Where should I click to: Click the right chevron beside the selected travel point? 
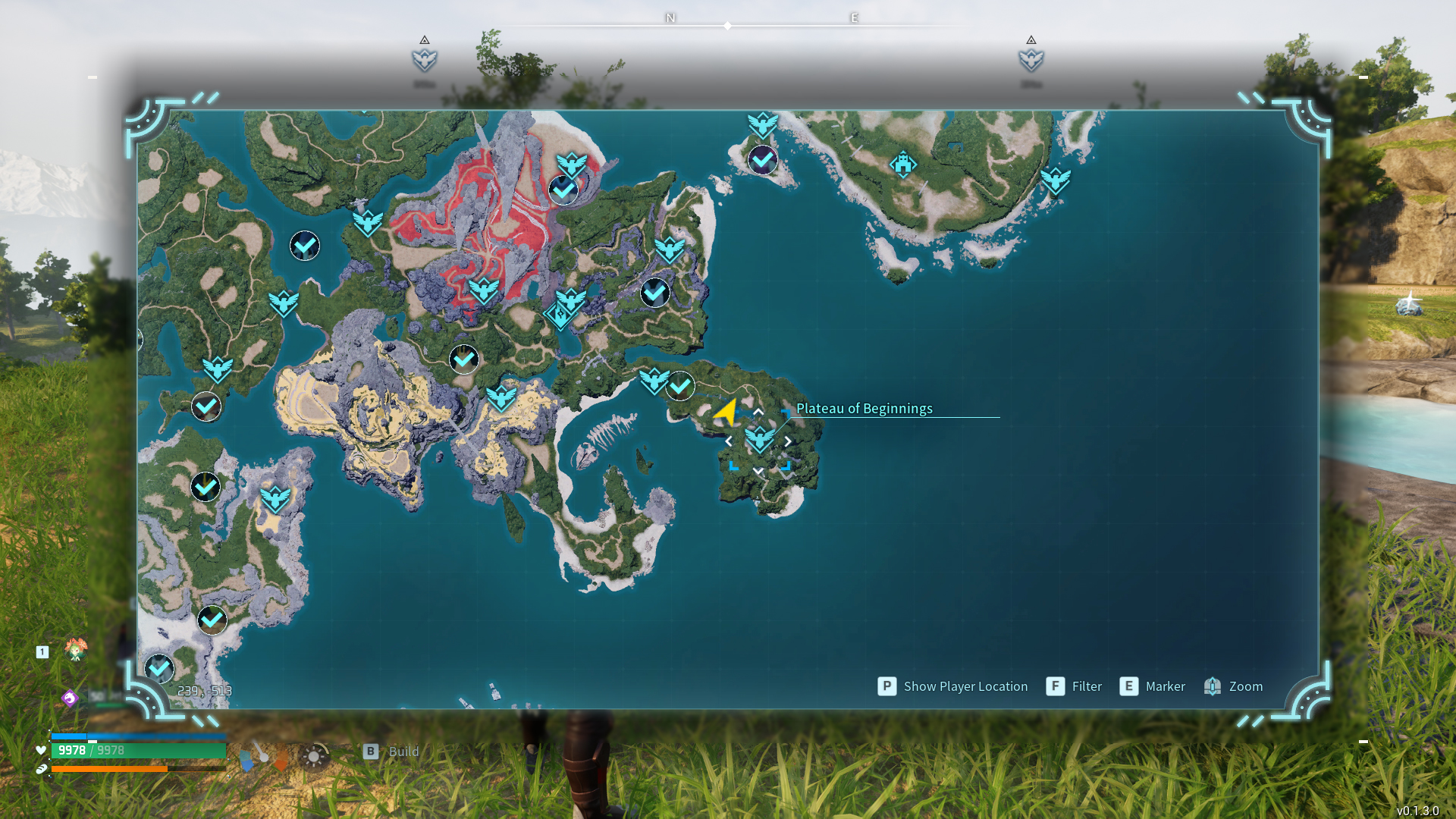click(x=787, y=440)
